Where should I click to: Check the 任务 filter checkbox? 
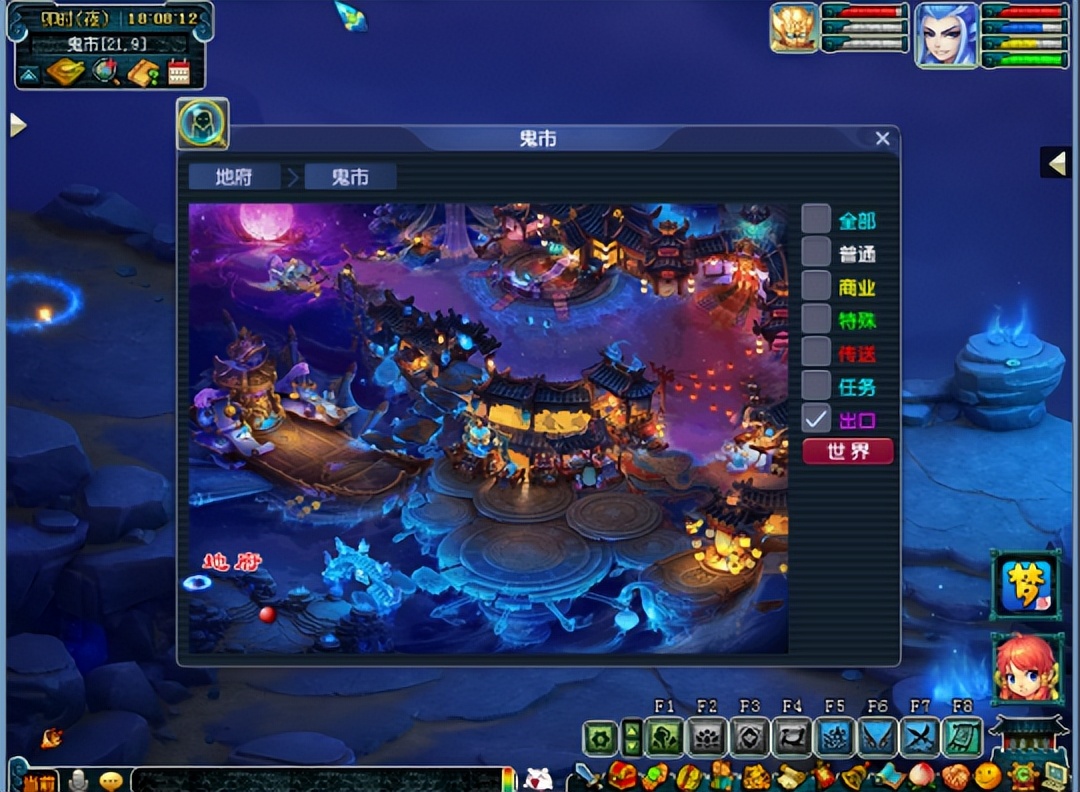click(x=816, y=385)
